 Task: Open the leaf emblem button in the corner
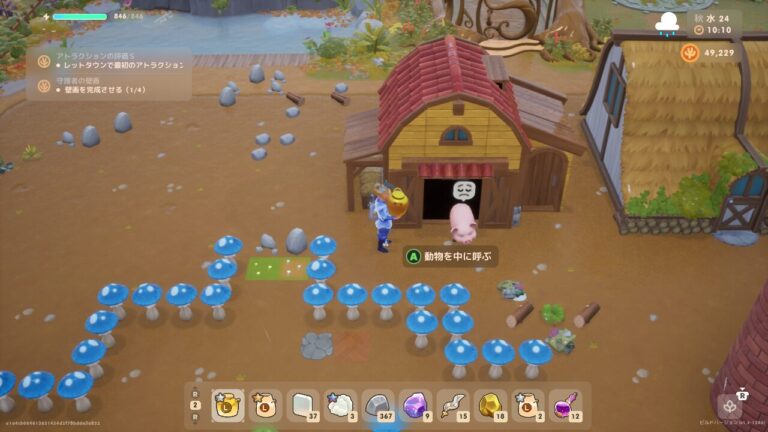[x=730, y=406]
